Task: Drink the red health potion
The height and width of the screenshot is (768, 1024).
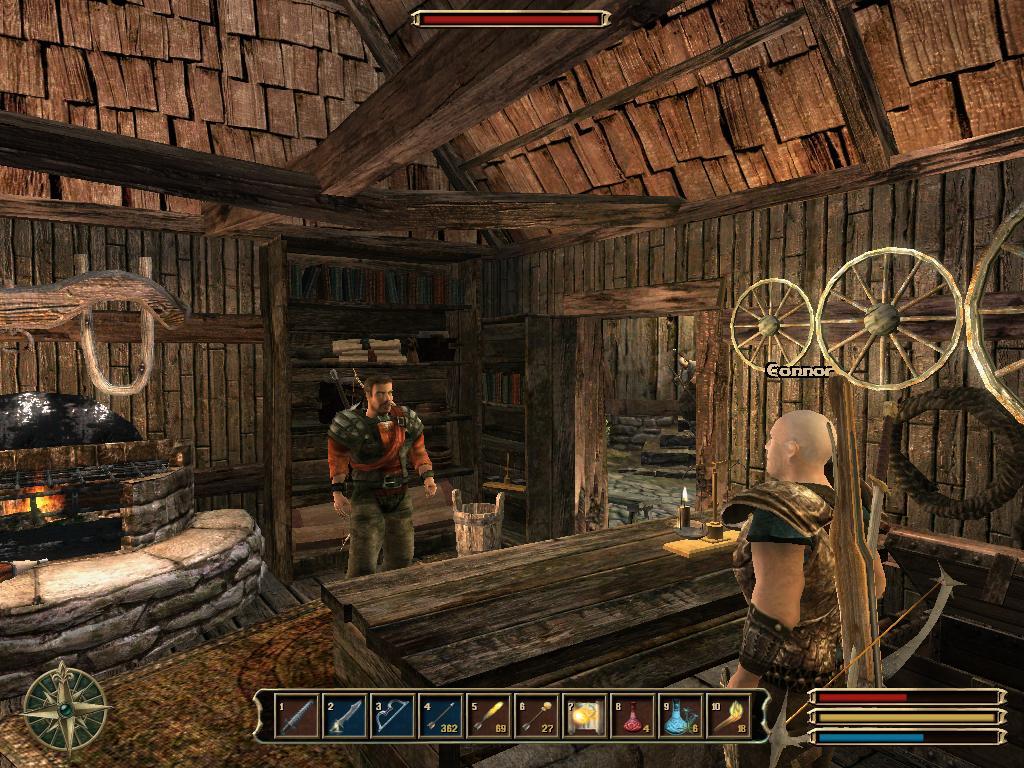Action: coord(633,717)
